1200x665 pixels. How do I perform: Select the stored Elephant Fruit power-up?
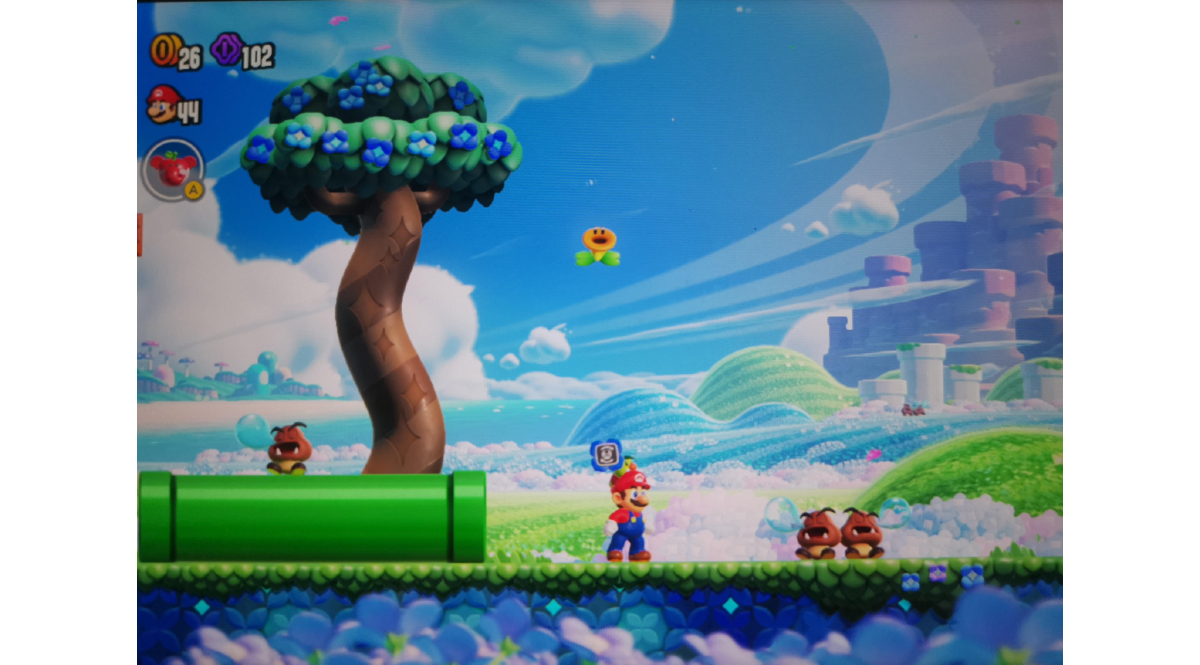(x=174, y=169)
